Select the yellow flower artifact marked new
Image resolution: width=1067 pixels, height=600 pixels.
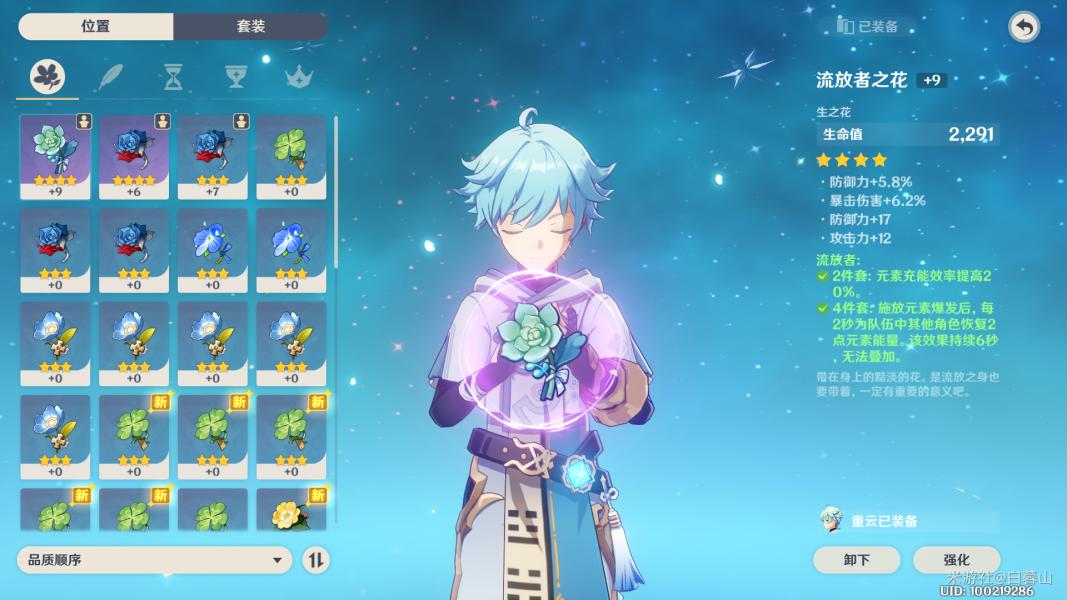pyautogui.click(x=291, y=510)
